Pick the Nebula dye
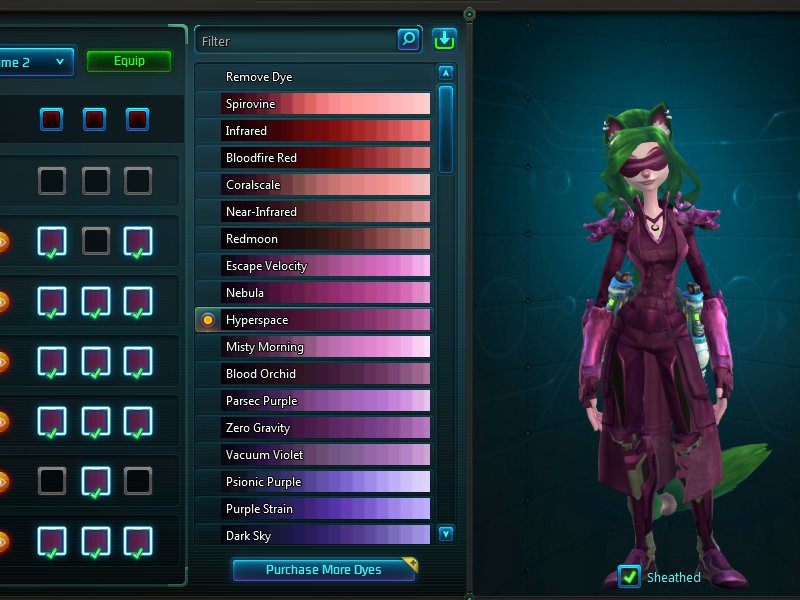Image resolution: width=800 pixels, height=600 pixels. coord(313,293)
